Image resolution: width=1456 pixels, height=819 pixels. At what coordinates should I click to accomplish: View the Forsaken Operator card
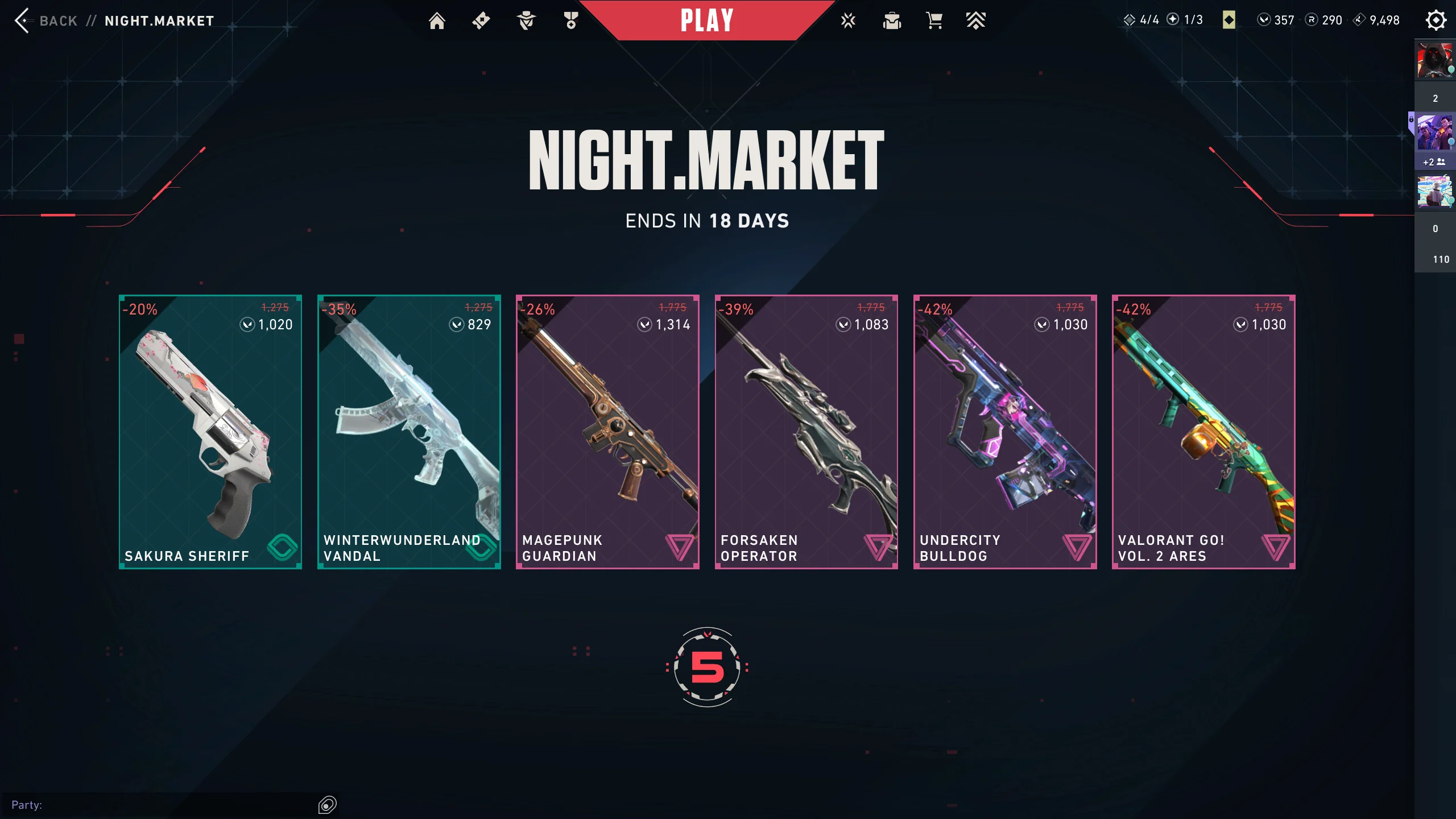[x=806, y=432]
